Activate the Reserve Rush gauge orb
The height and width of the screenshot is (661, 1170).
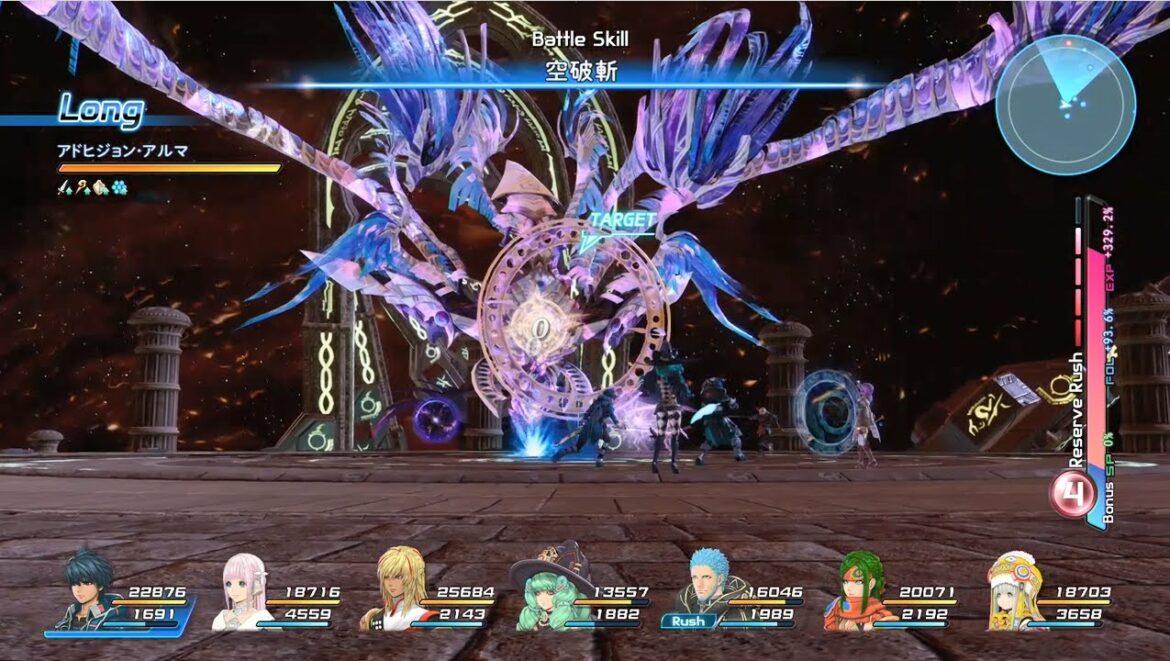tap(1072, 494)
